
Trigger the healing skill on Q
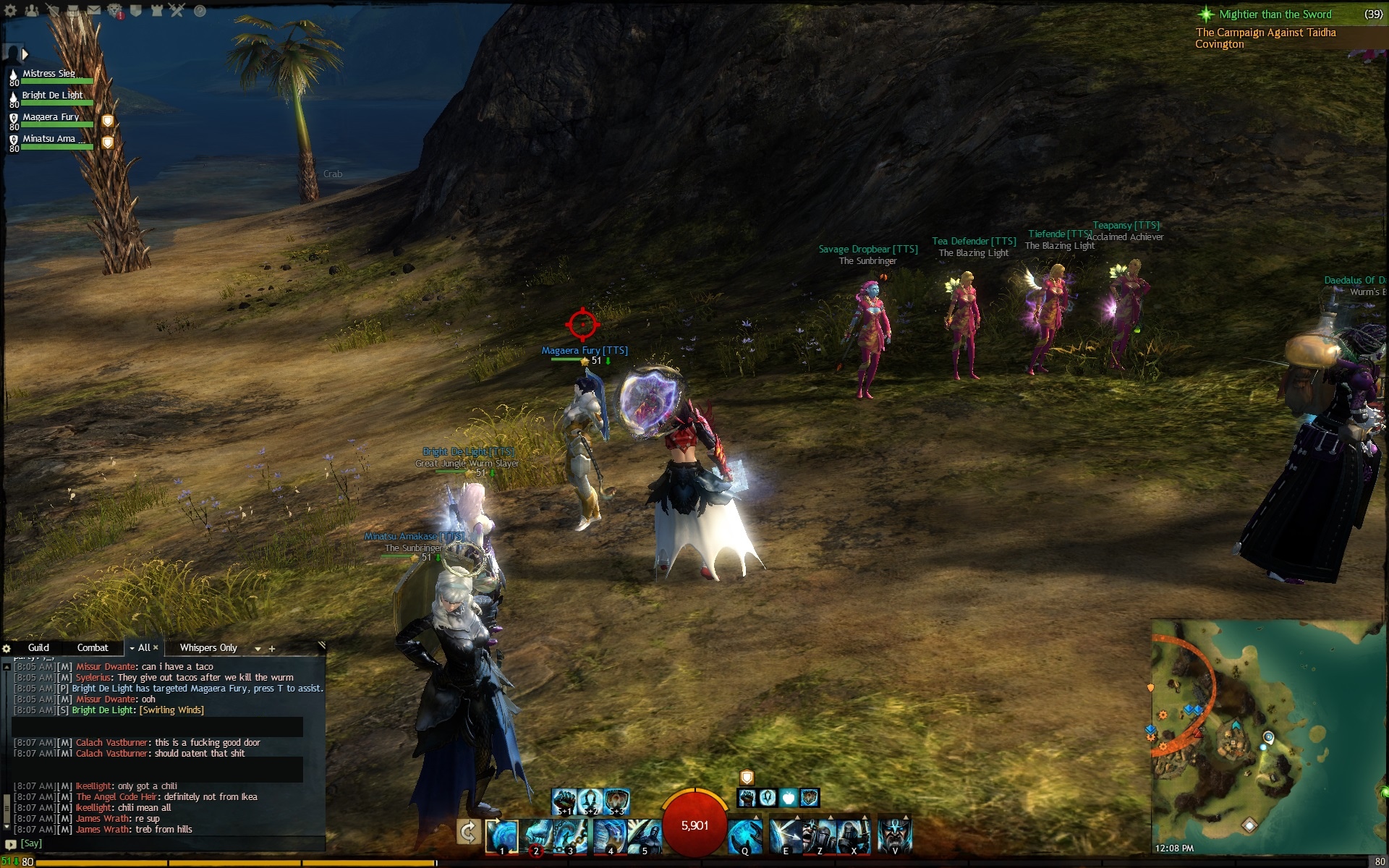click(x=744, y=835)
